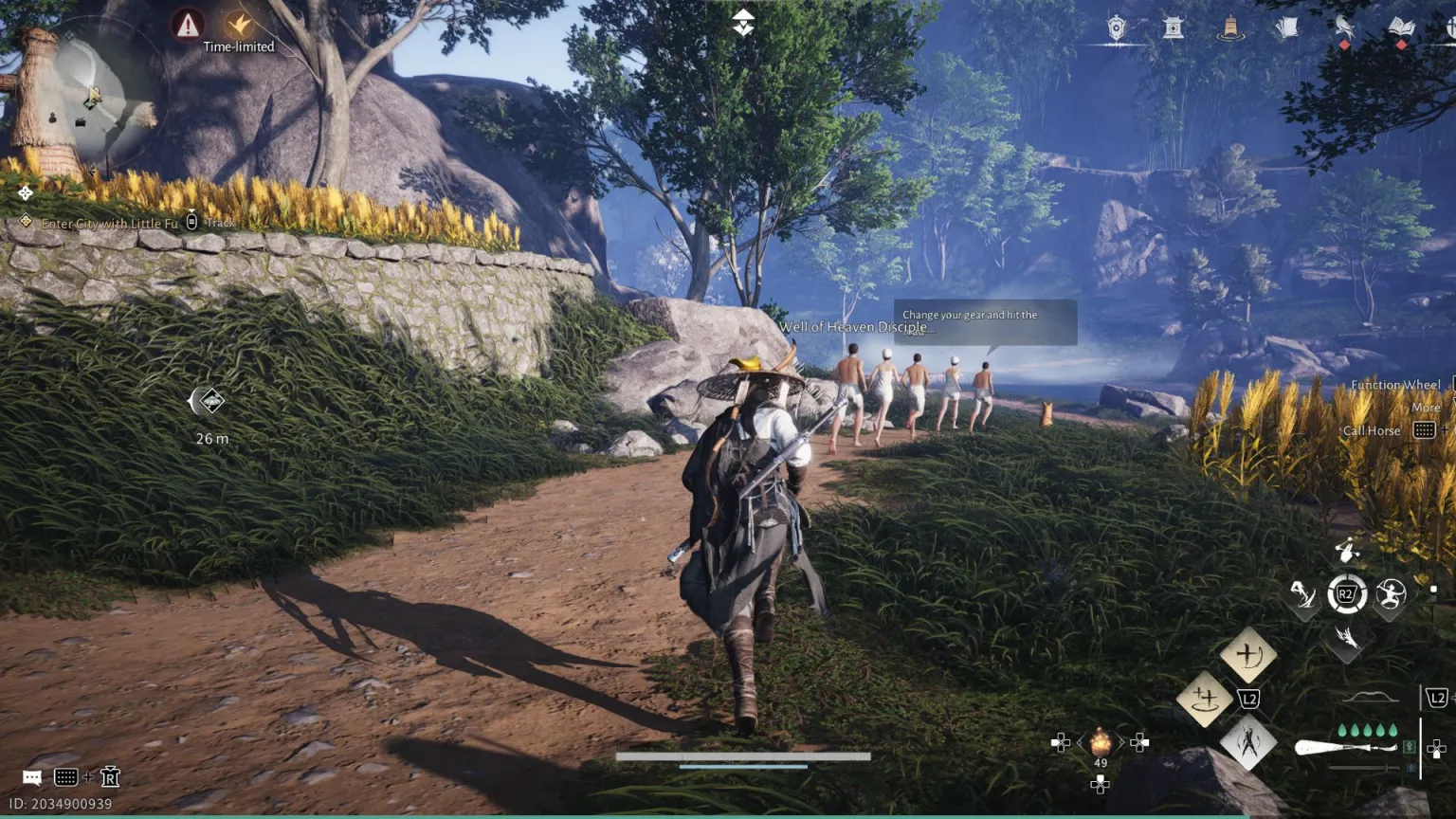1456x819 pixels.
Task: Open the open book journal icon
Action: (x=1401, y=28)
